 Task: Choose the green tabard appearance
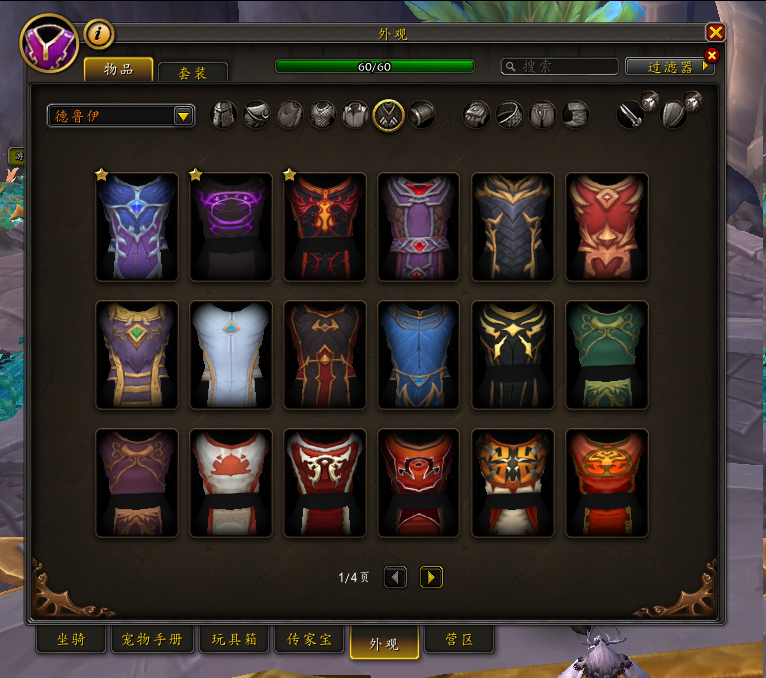[607, 355]
